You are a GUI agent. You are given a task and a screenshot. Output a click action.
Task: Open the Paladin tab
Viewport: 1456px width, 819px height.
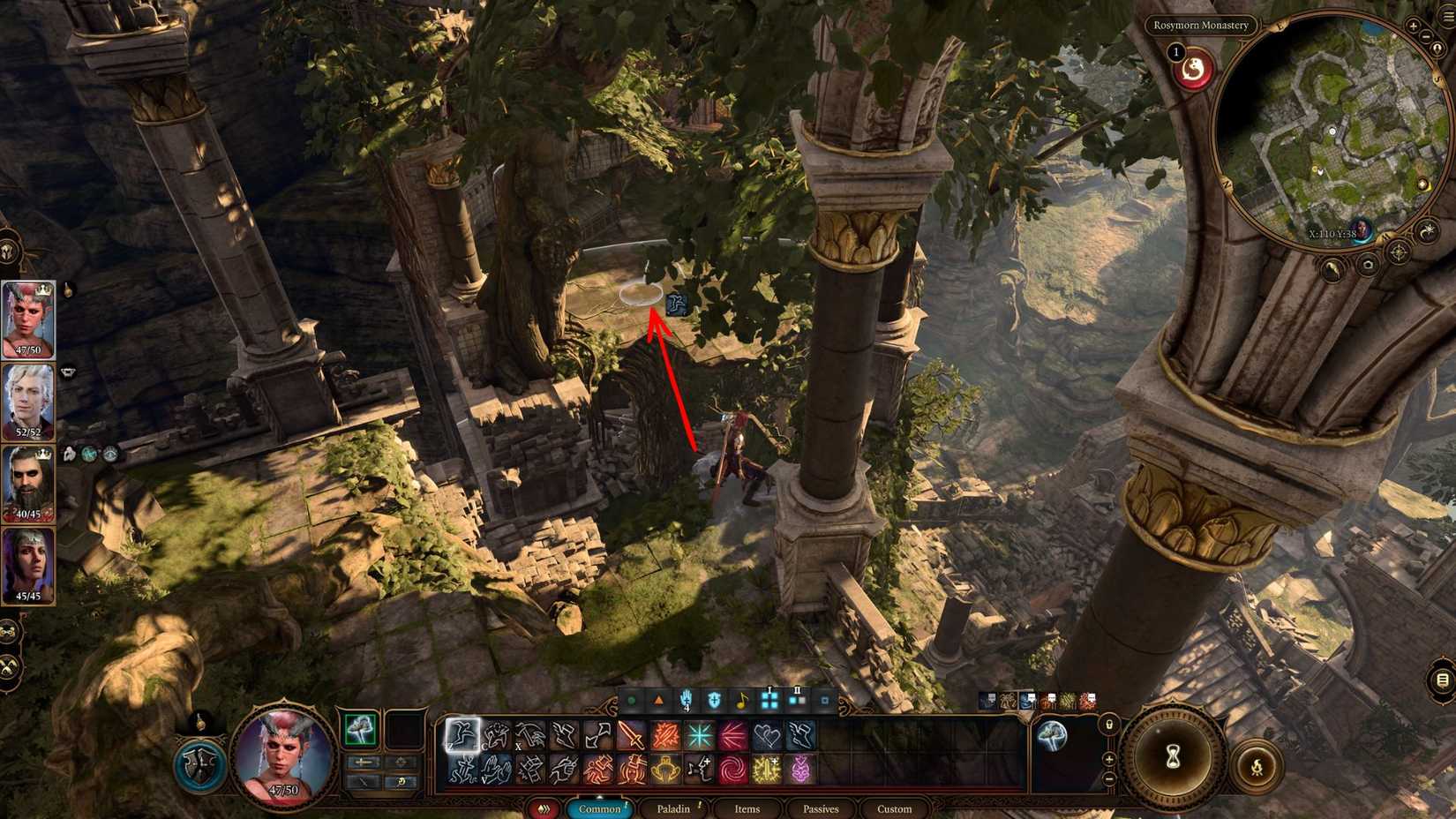[676, 808]
